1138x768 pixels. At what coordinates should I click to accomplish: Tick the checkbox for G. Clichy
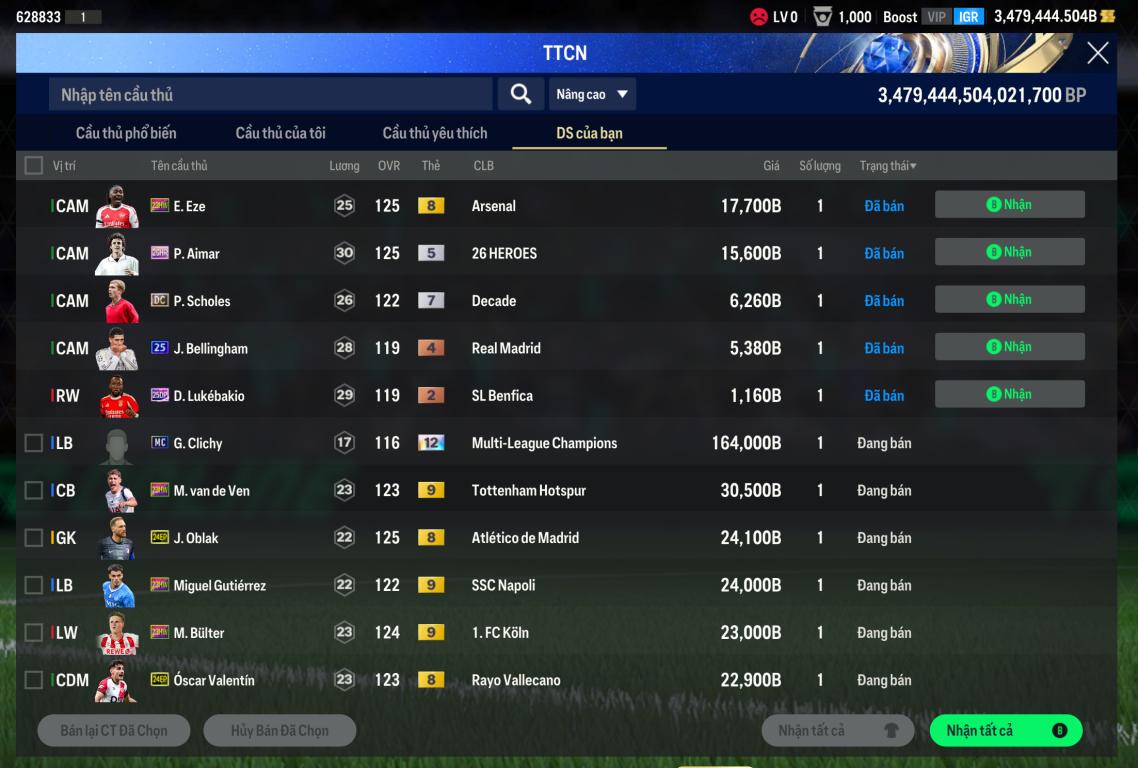point(34,443)
